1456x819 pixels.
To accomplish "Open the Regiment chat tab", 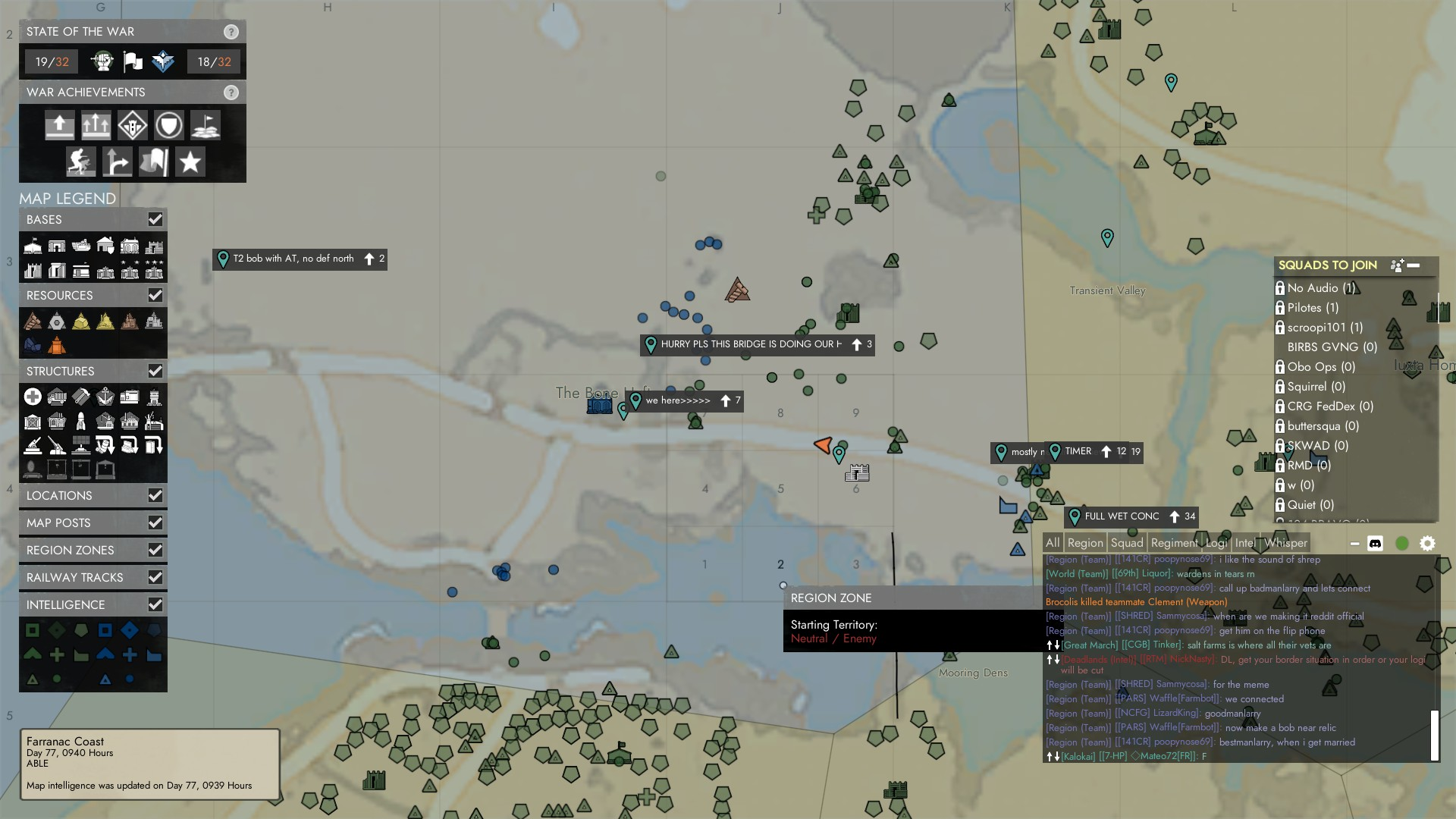I will (x=1174, y=543).
